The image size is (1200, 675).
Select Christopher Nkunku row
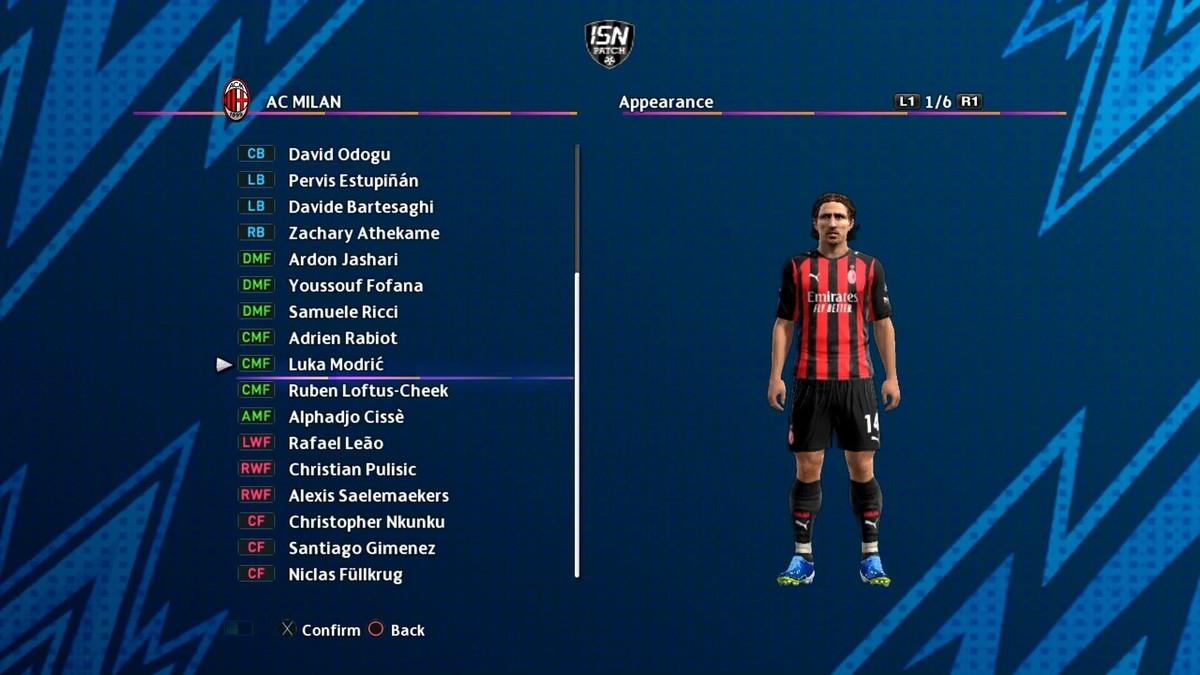366,522
